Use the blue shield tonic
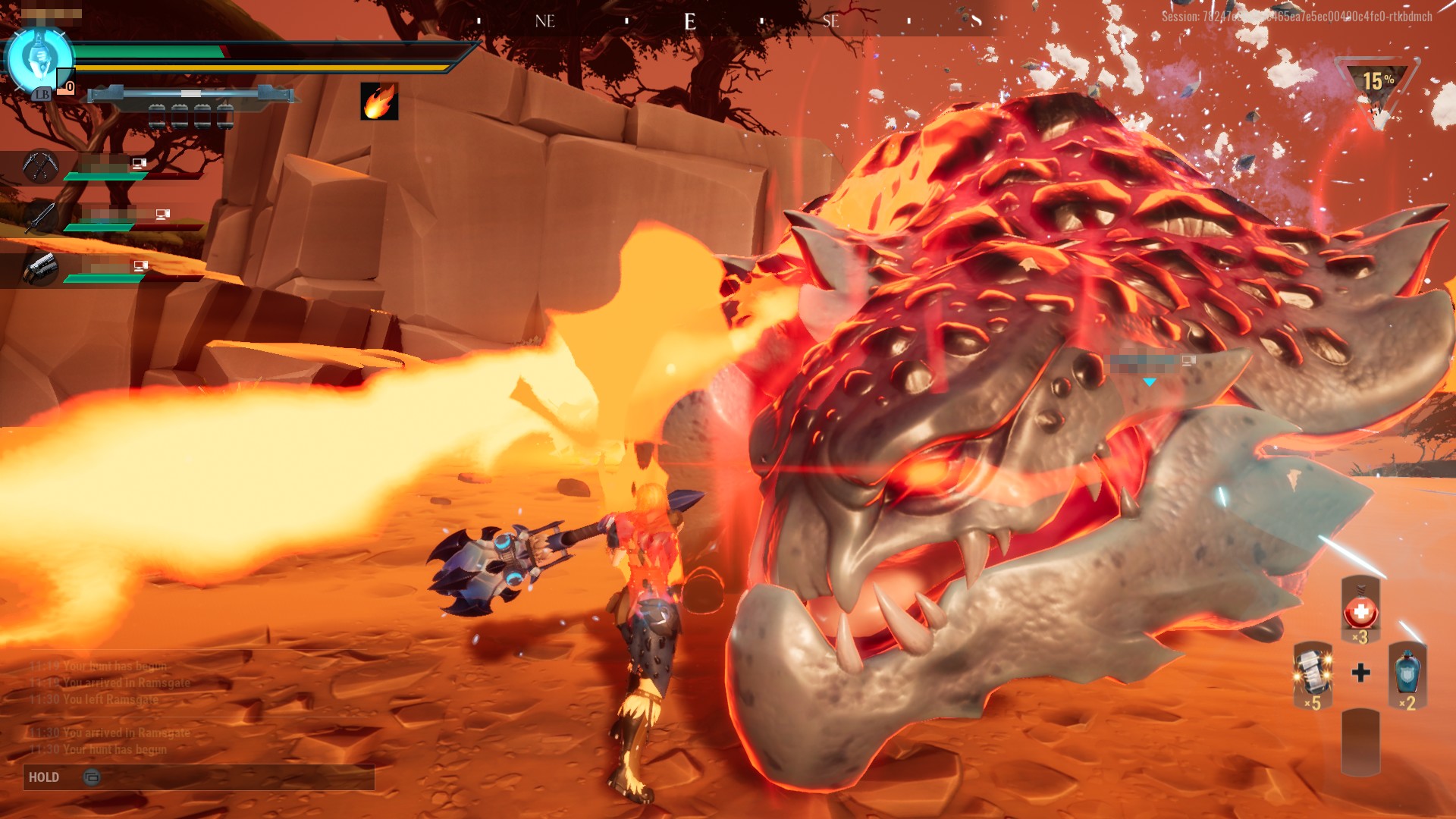 [1407, 673]
